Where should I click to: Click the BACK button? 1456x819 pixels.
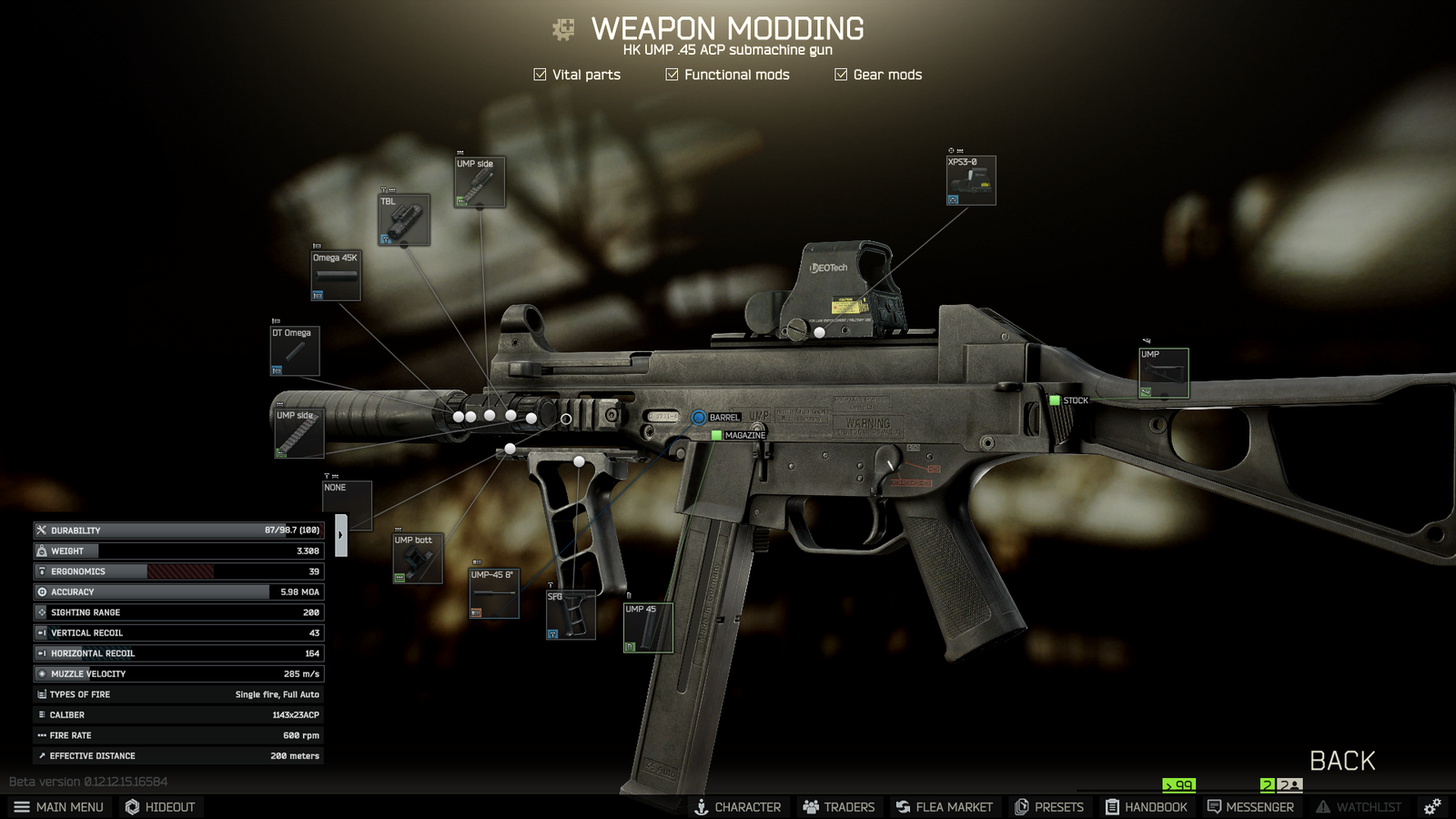point(1342,760)
